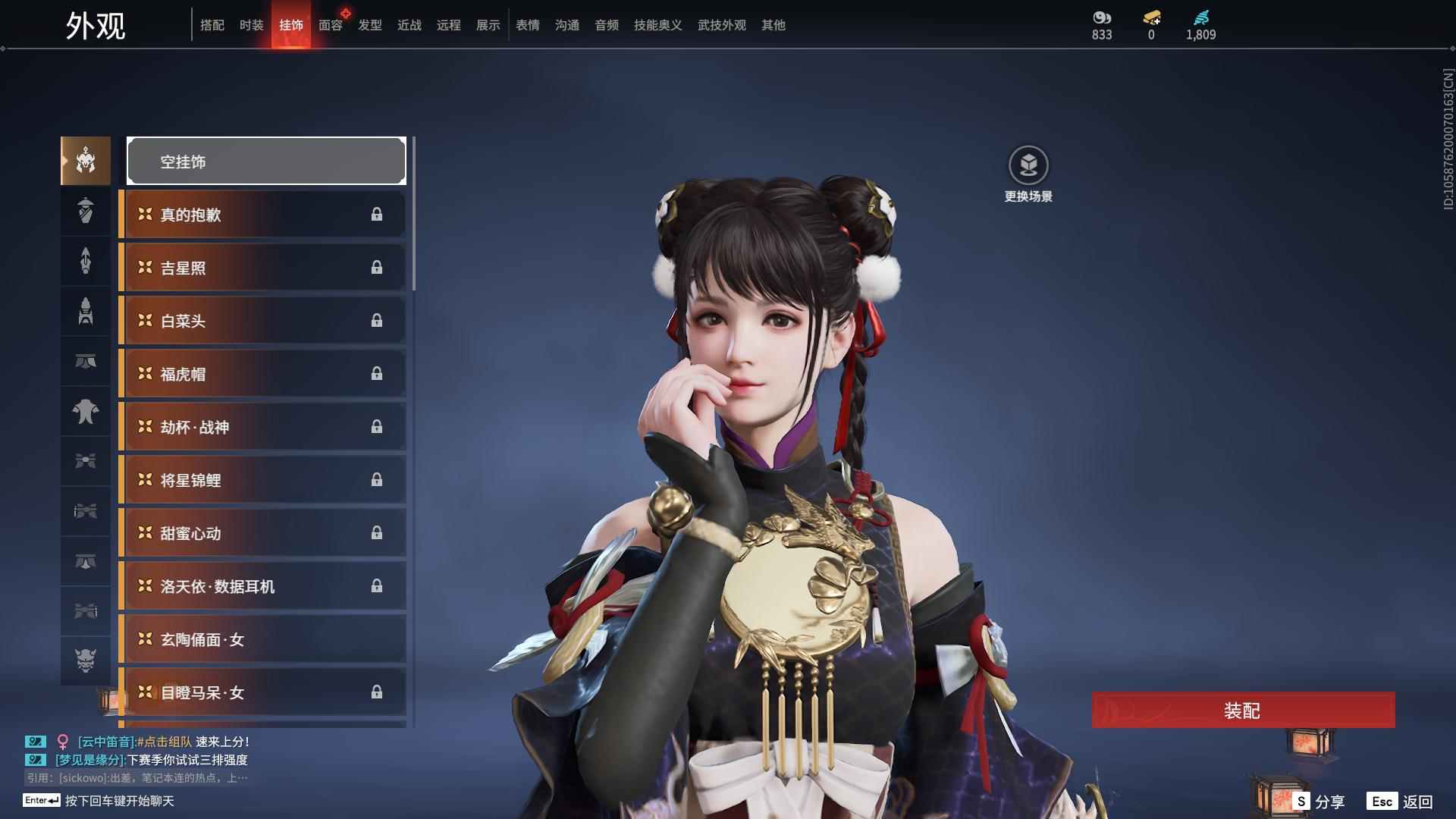Viewport: 1456px width, 819px height.
Task: Open 武技外观 options
Action: pos(721,25)
